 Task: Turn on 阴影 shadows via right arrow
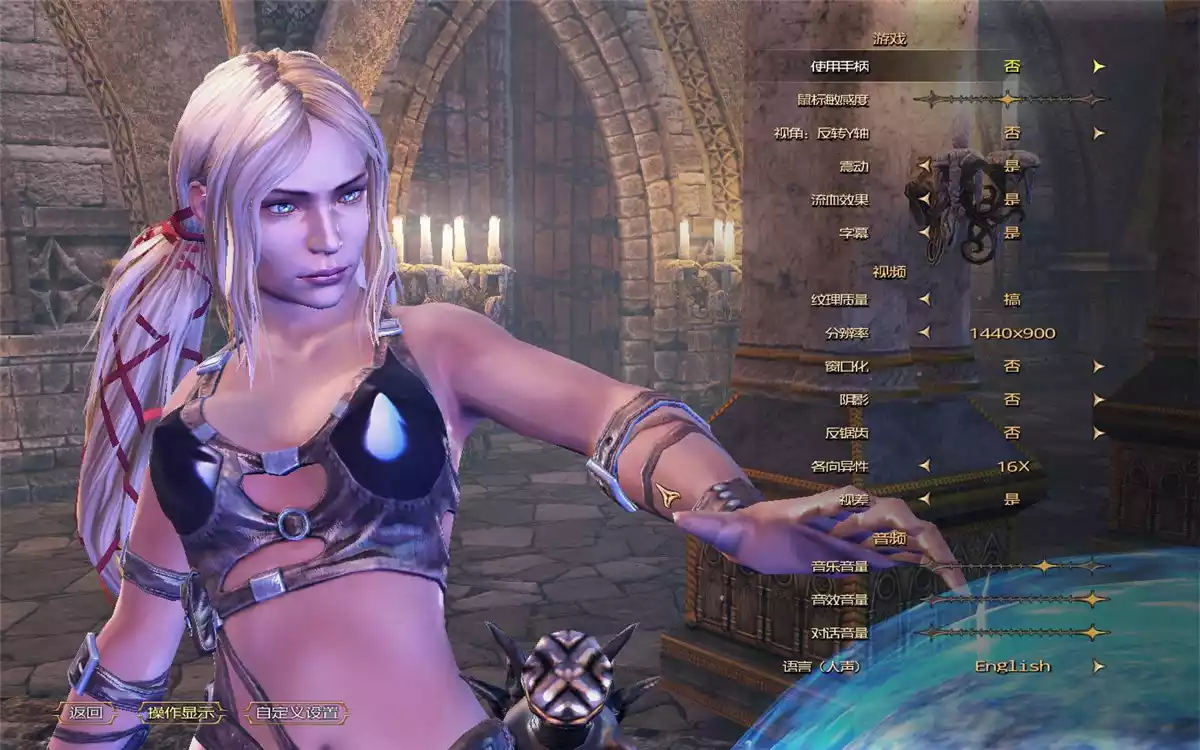click(x=1099, y=399)
